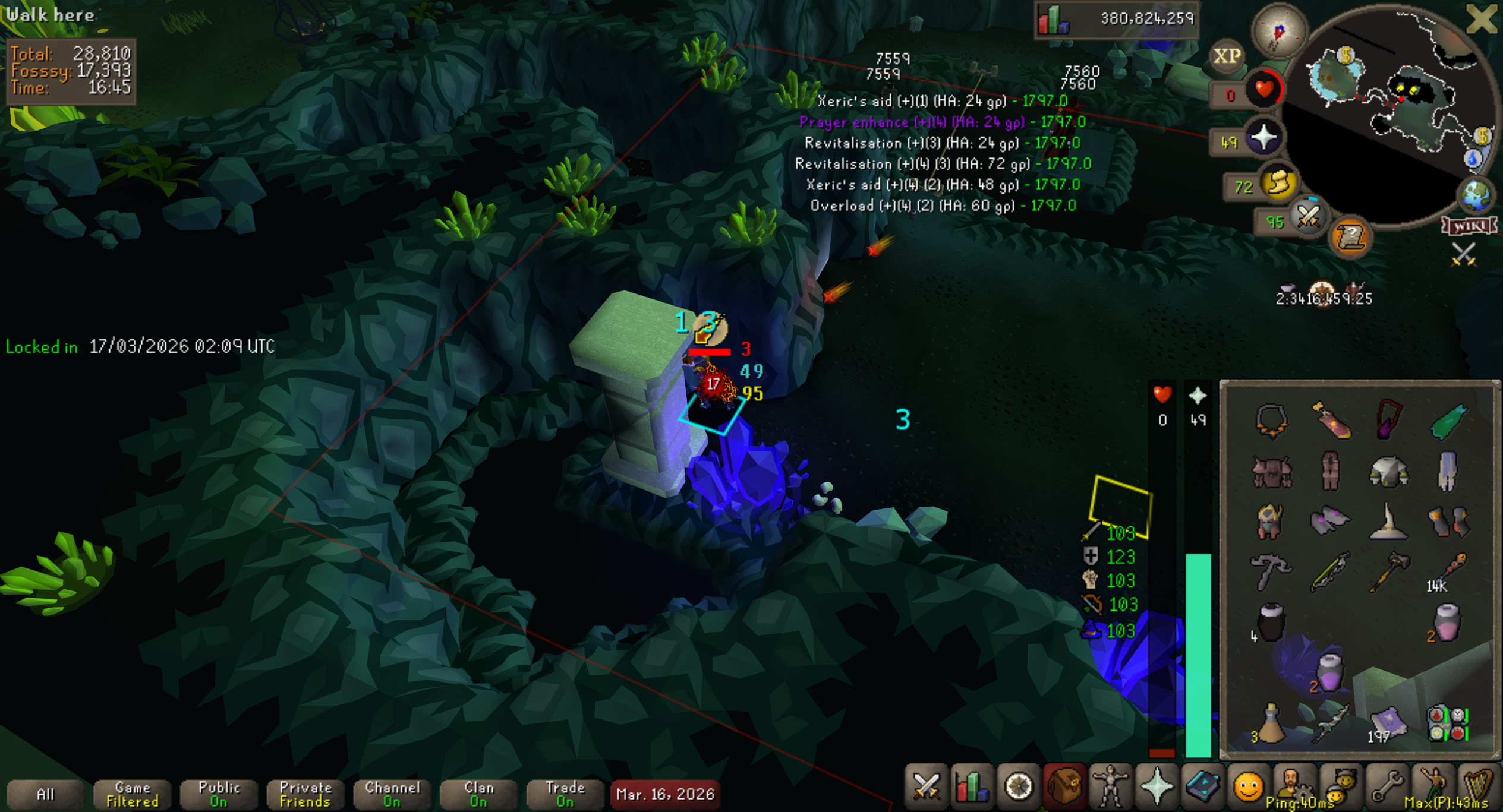Open the Worn Equipment tab

pyautogui.click(x=1110, y=788)
